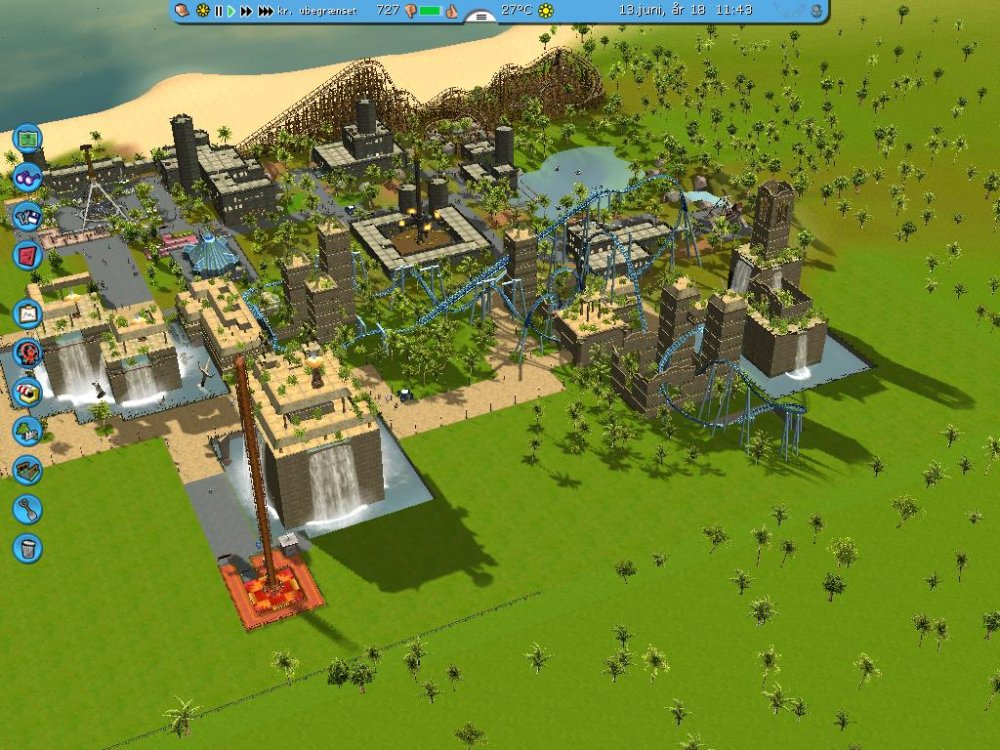Click the sun weather icon beside temperature

pos(546,11)
